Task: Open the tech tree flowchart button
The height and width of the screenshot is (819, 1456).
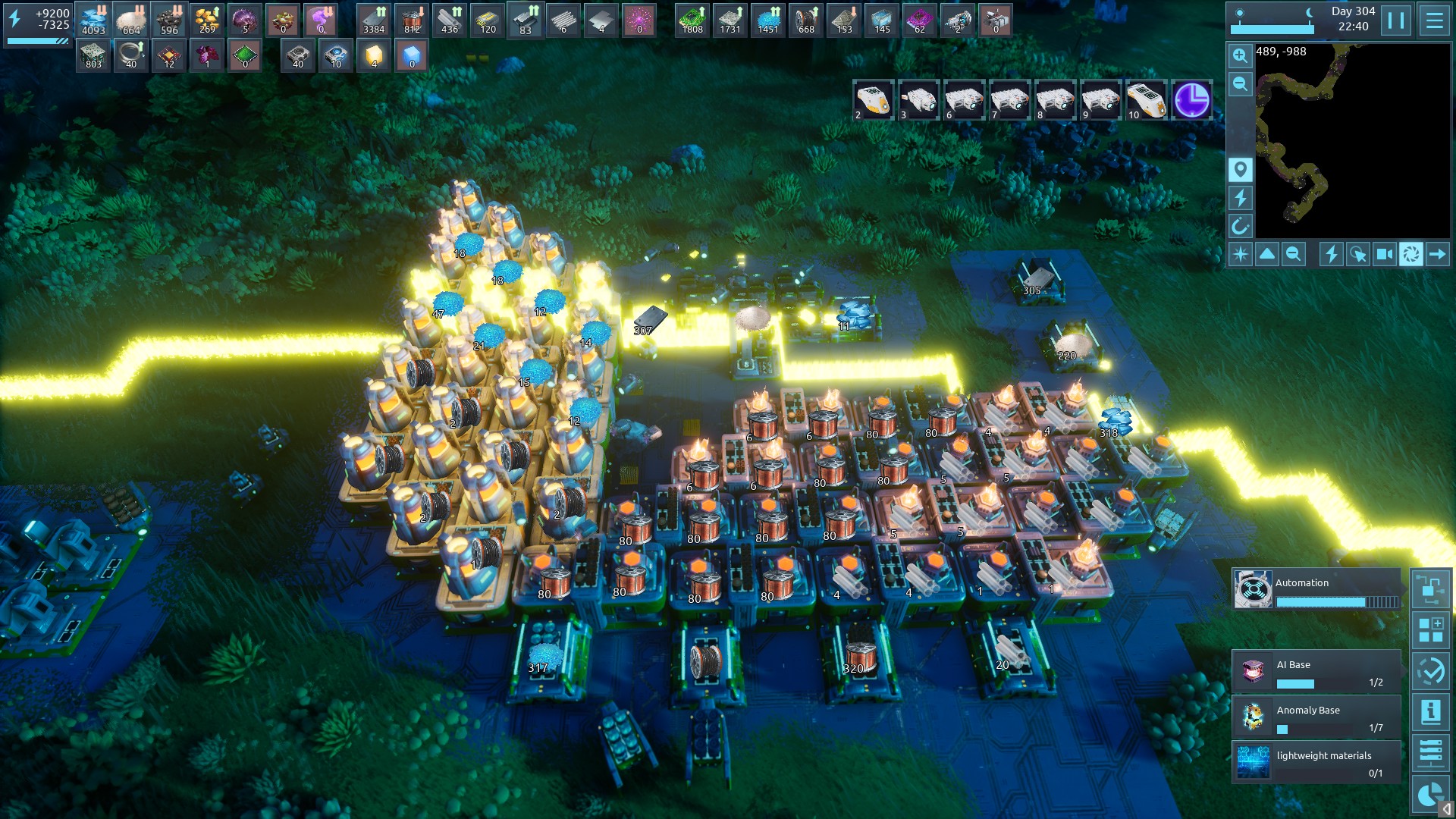Action: point(1431,589)
